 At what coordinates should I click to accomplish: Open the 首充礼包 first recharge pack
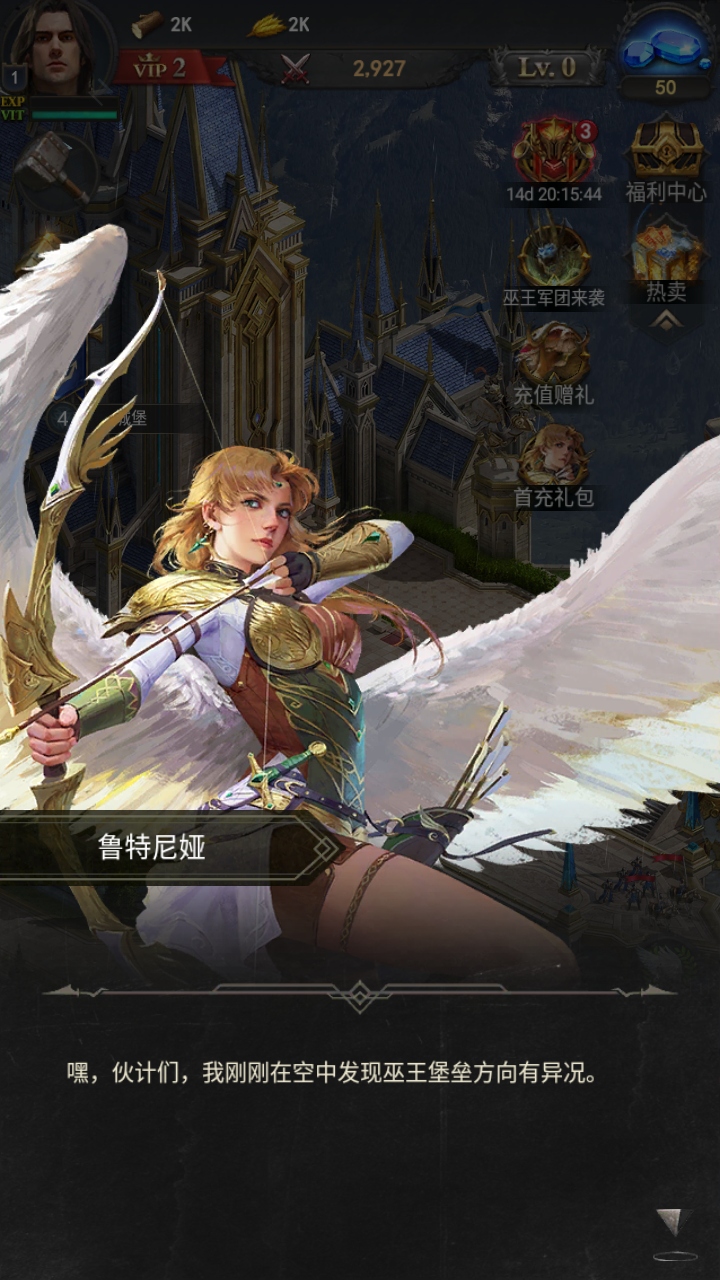(554, 455)
